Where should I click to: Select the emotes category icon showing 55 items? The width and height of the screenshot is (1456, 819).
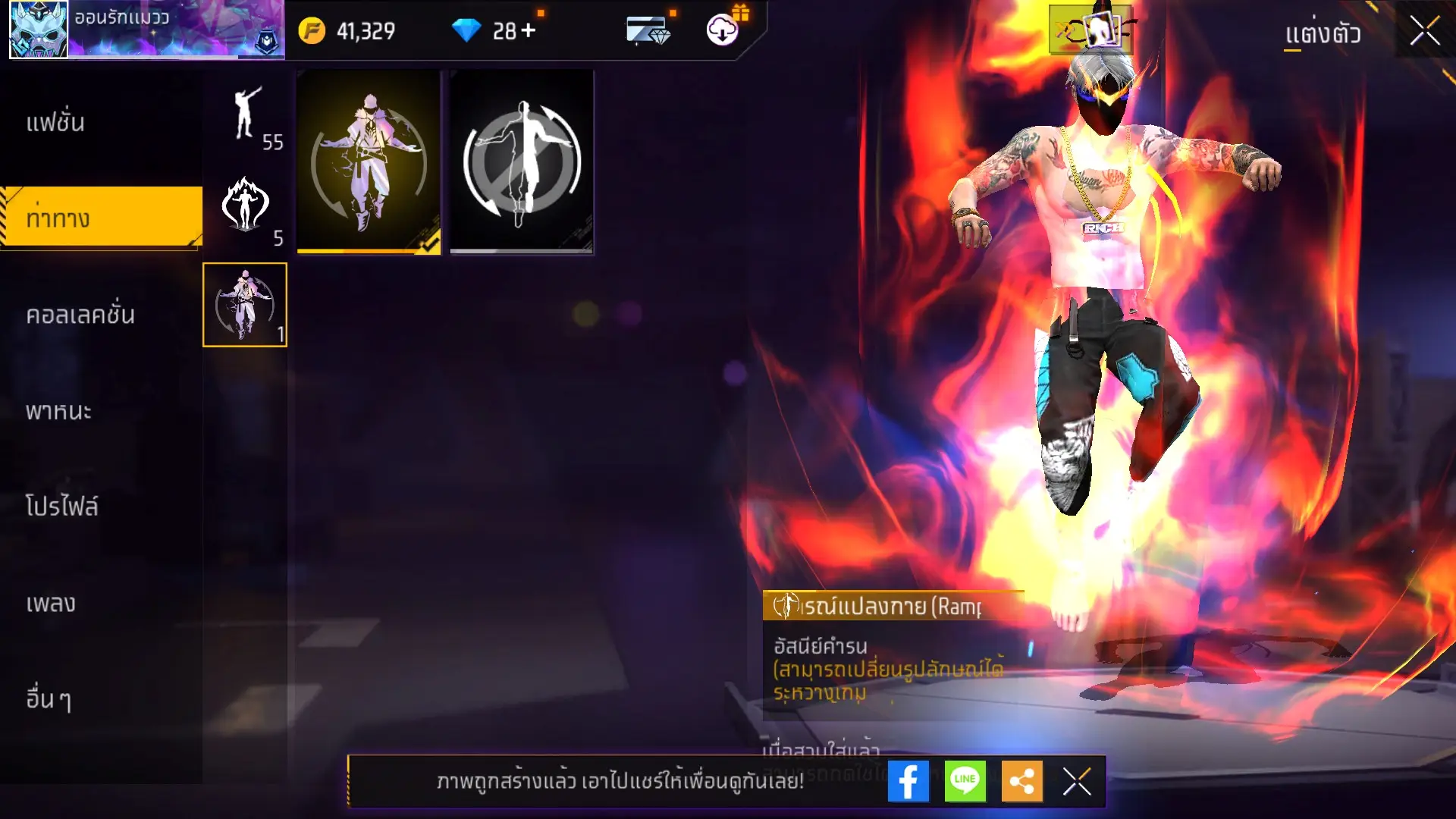246,121
